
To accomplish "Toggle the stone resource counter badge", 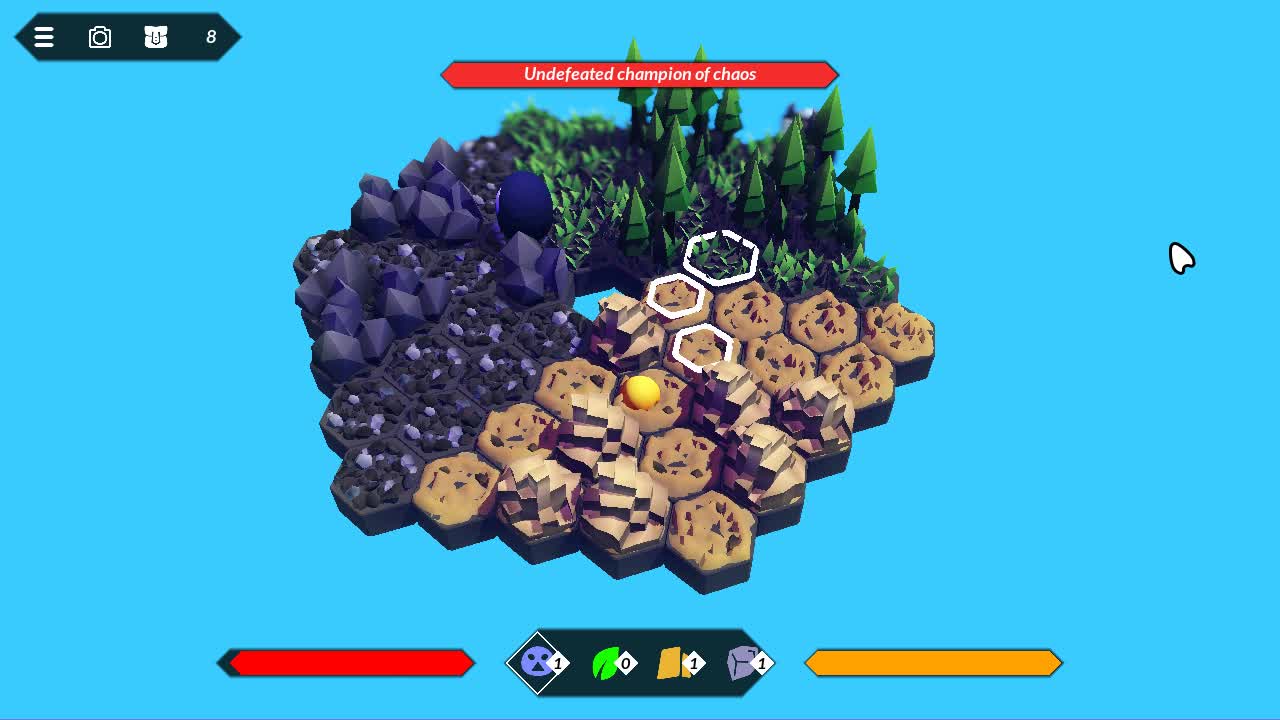I will (762, 663).
